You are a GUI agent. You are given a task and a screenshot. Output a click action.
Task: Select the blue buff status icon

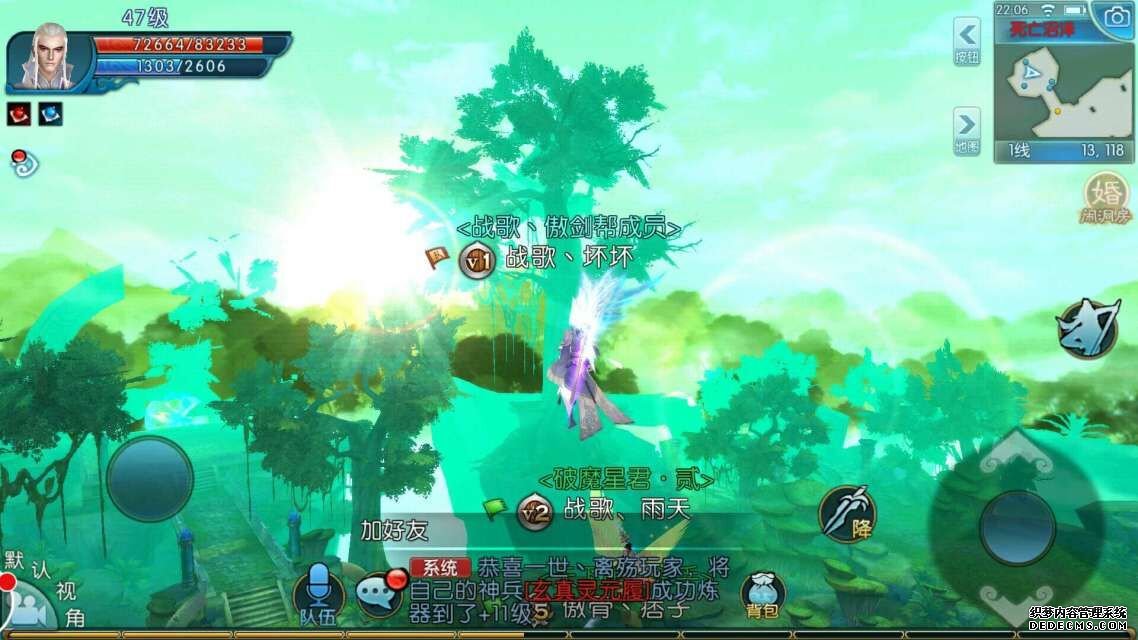coord(50,114)
